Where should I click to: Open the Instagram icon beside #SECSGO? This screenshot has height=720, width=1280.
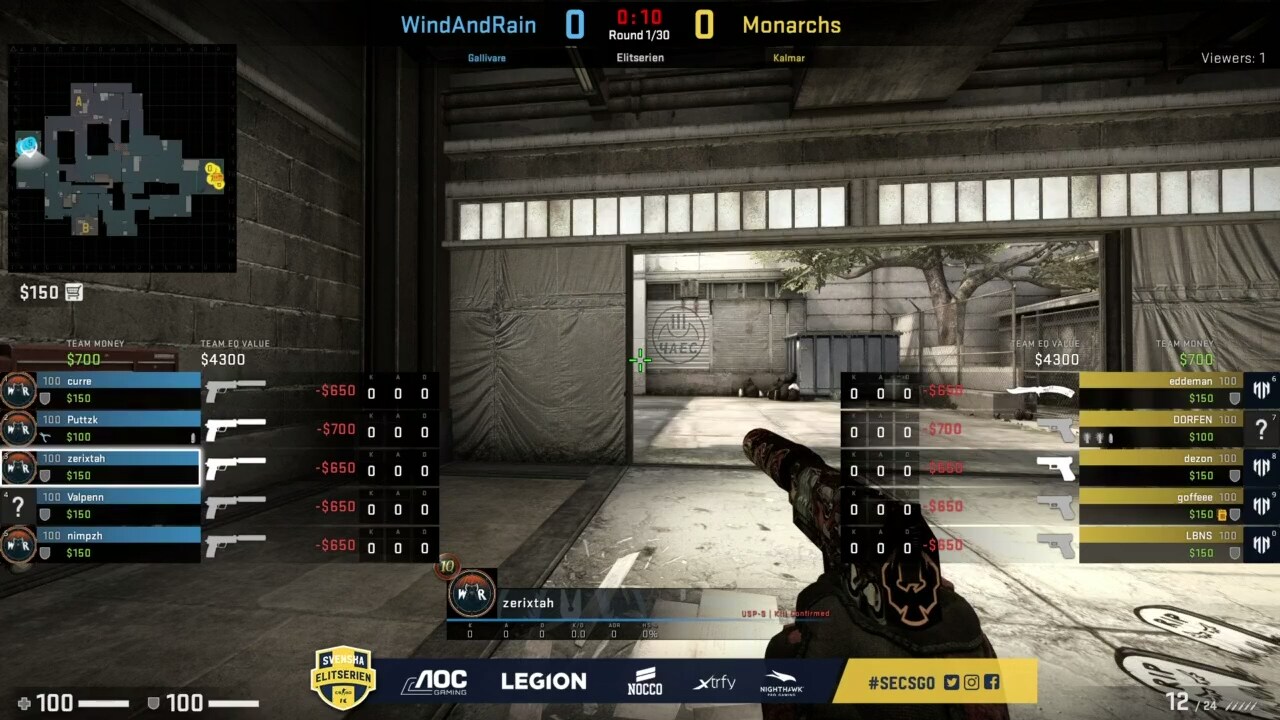click(x=971, y=682)
